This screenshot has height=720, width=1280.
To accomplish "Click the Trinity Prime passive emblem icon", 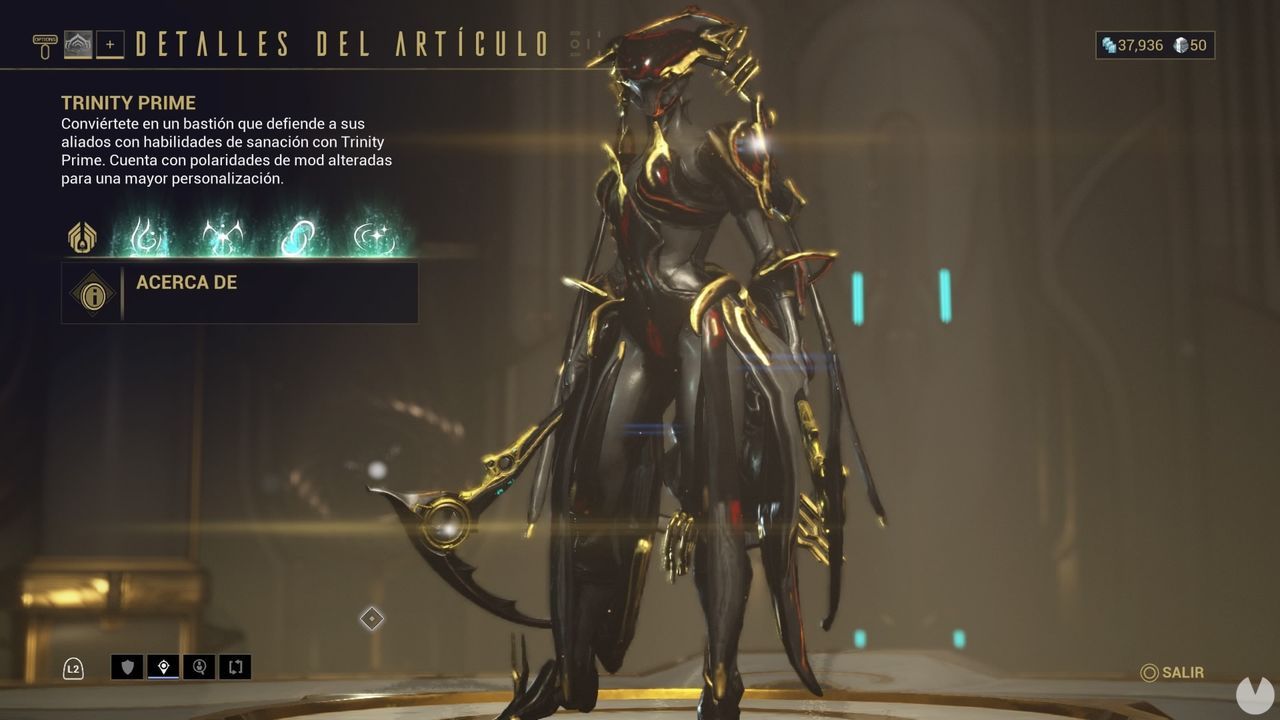I will [x=81, y=237].
